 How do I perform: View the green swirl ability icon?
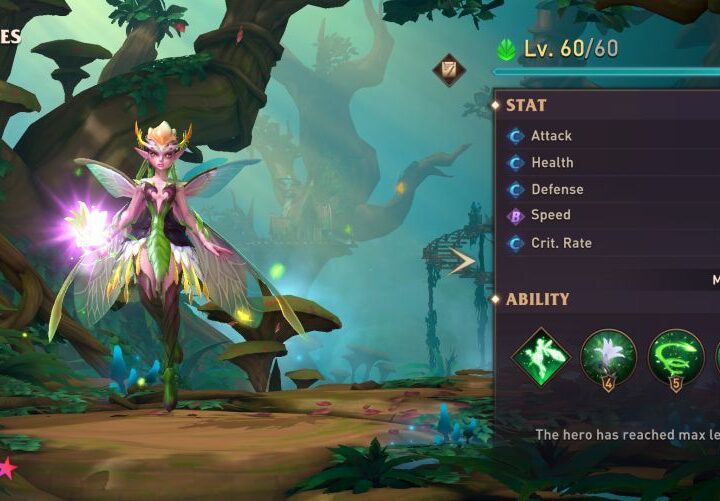pyautogui.click(x=675, y=357)
